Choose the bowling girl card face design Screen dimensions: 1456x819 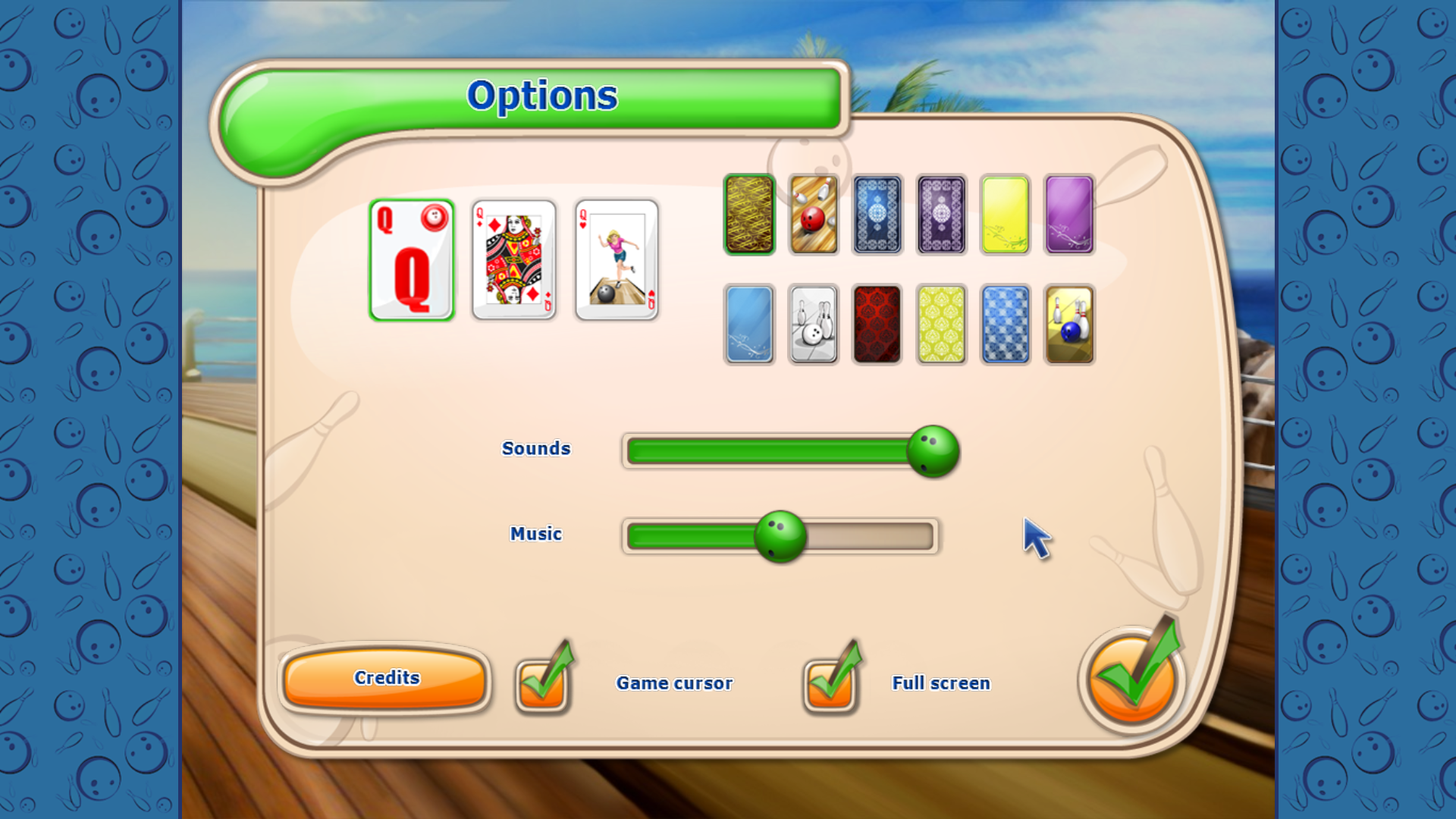tap(617, 262)
